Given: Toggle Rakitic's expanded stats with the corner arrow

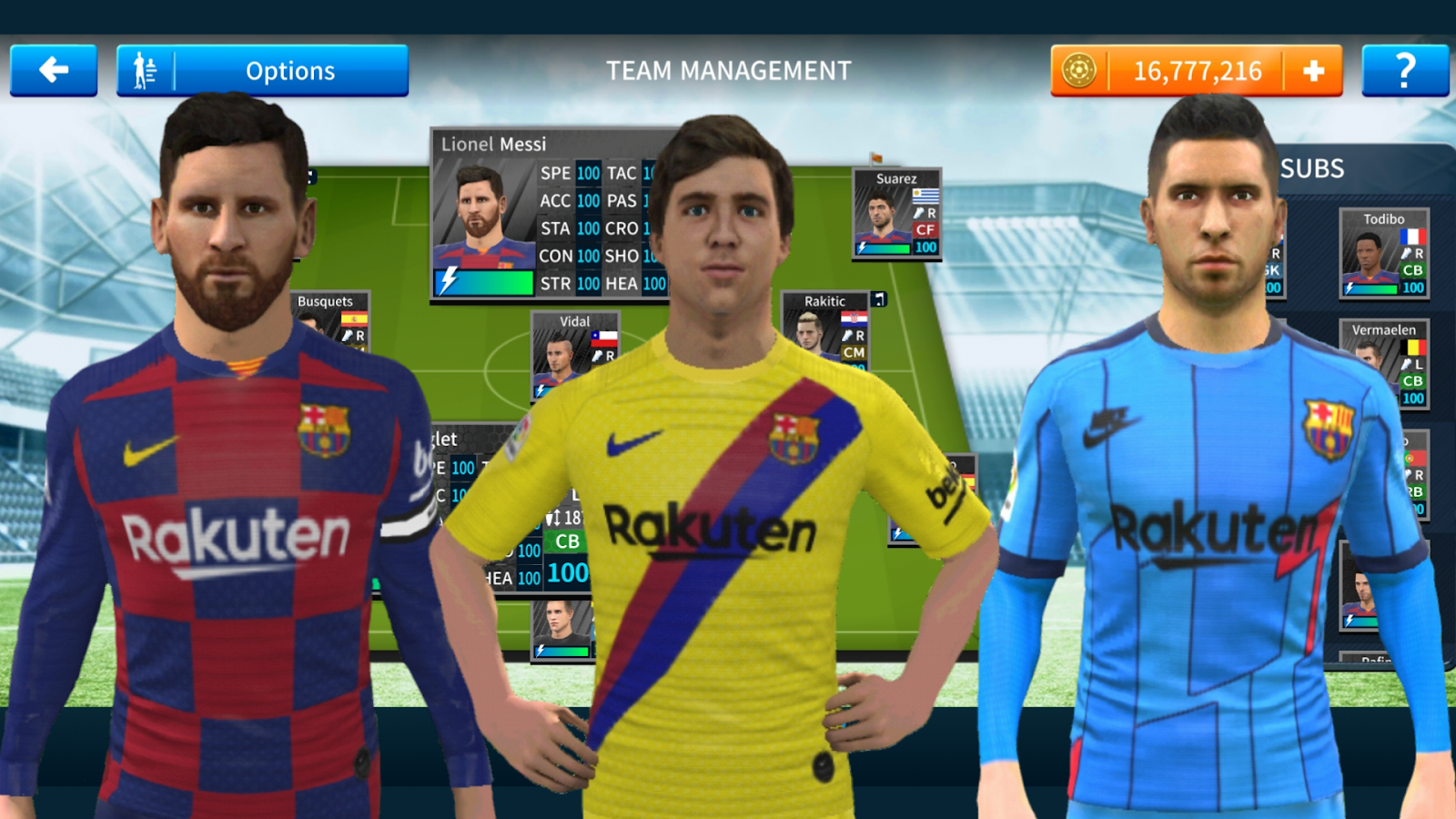Looking at the screenshot, I should point(879,300).
